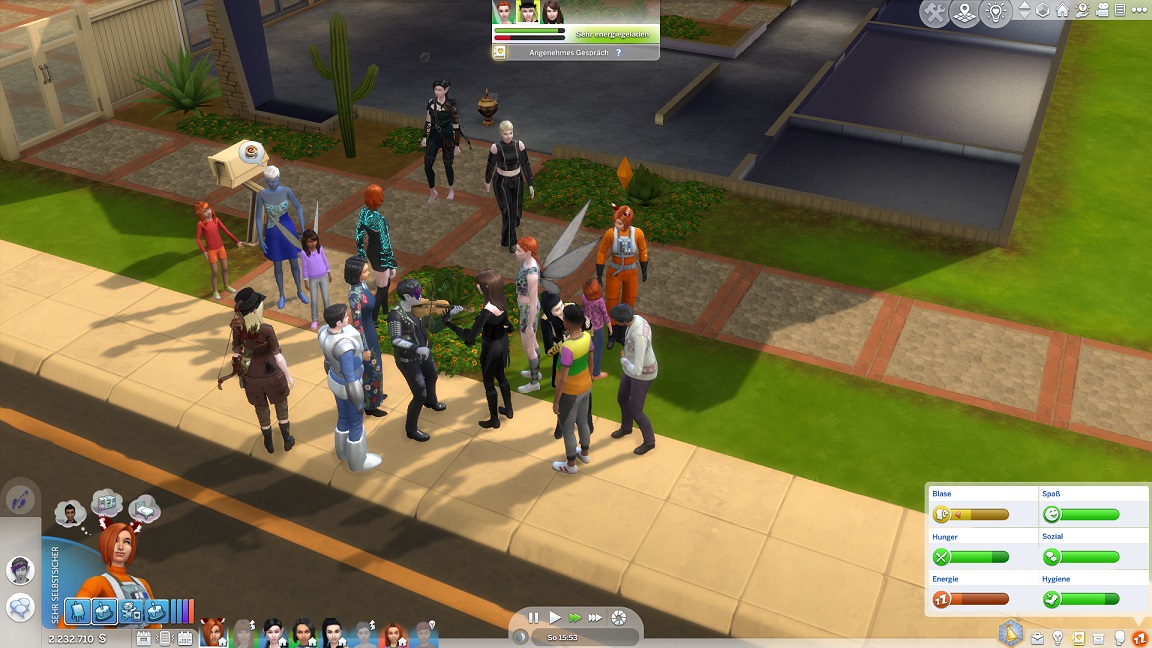Toggle the lightbulb heart button in the top bar

[x=995, y=13]
